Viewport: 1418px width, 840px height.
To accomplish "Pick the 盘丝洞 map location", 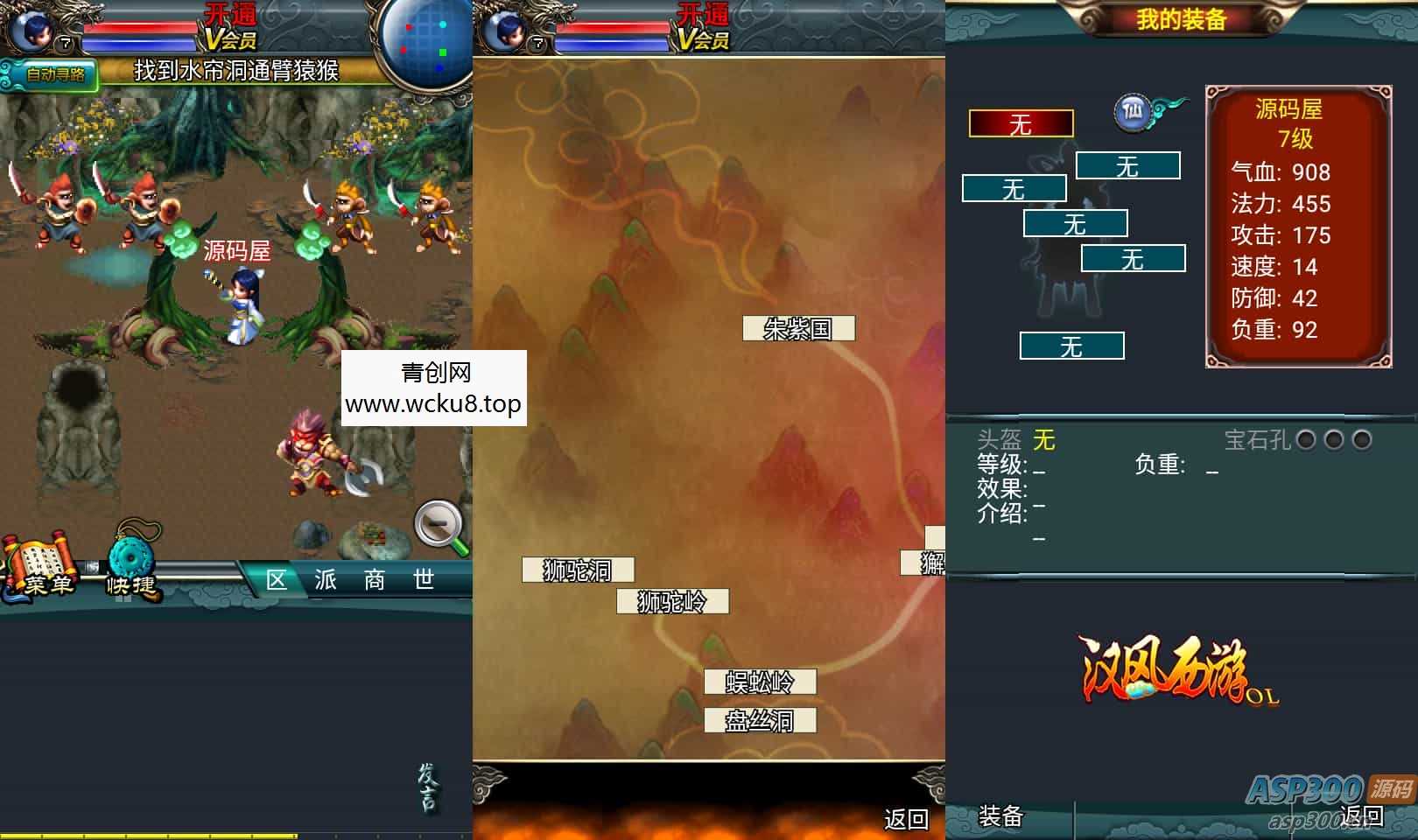I will click(760, 721).
